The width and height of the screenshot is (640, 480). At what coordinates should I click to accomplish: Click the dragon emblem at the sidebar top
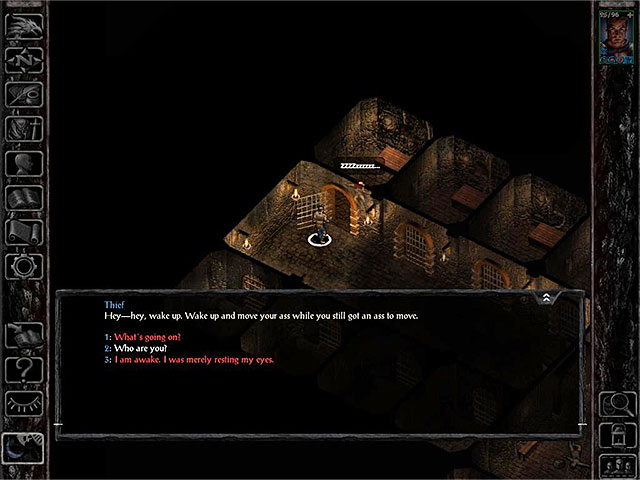point(22,26)
